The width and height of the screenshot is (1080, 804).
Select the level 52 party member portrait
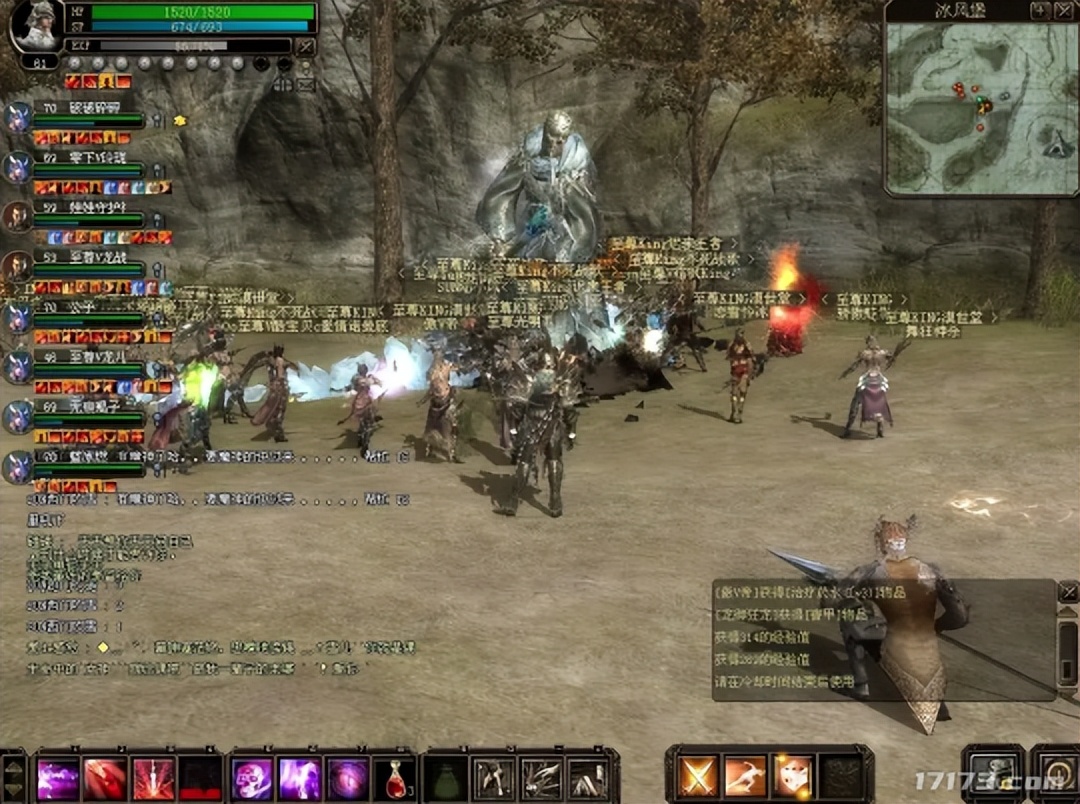[x=17, y=216]
